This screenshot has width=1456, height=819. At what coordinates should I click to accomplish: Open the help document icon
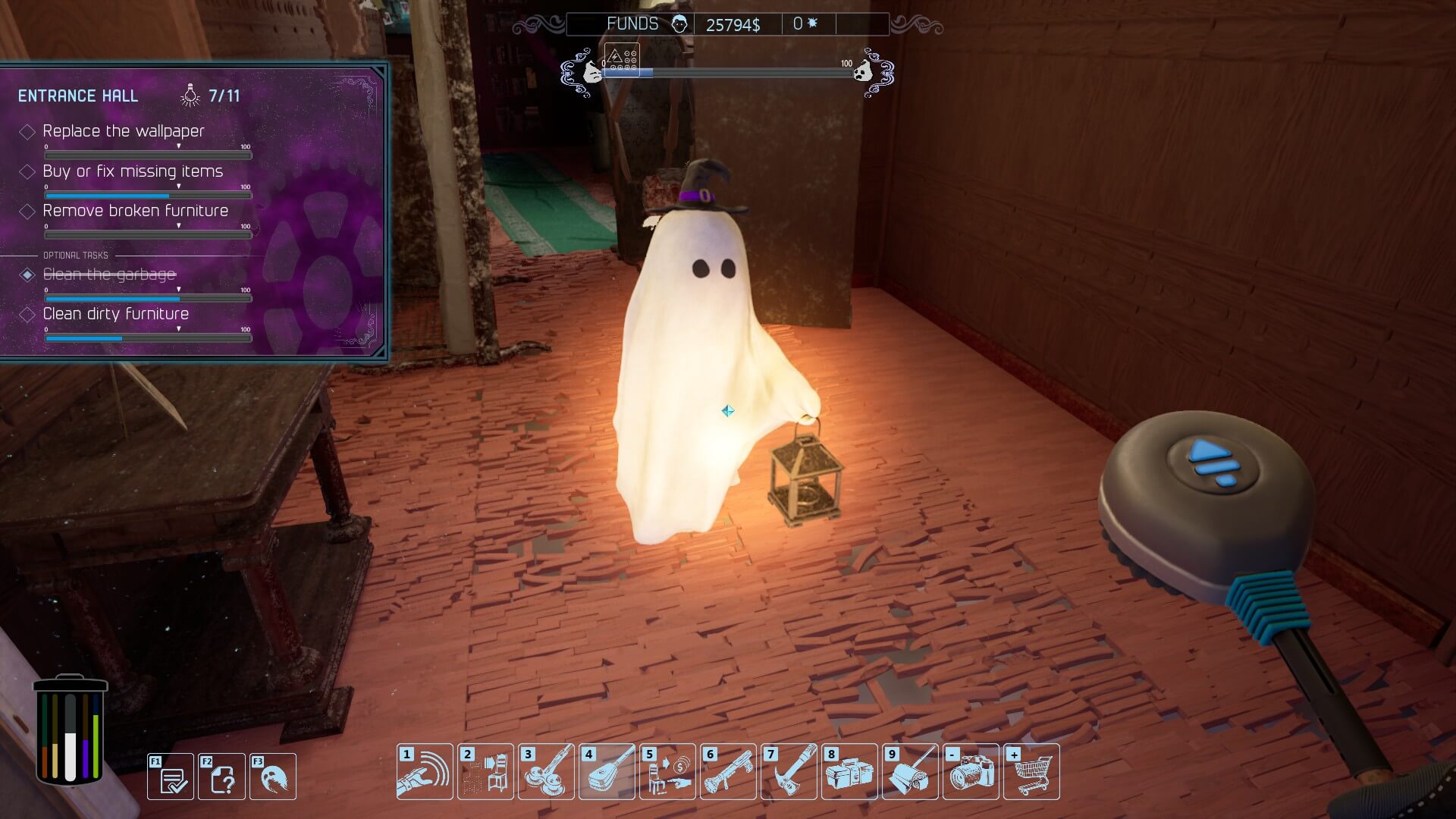pos(221,777)
